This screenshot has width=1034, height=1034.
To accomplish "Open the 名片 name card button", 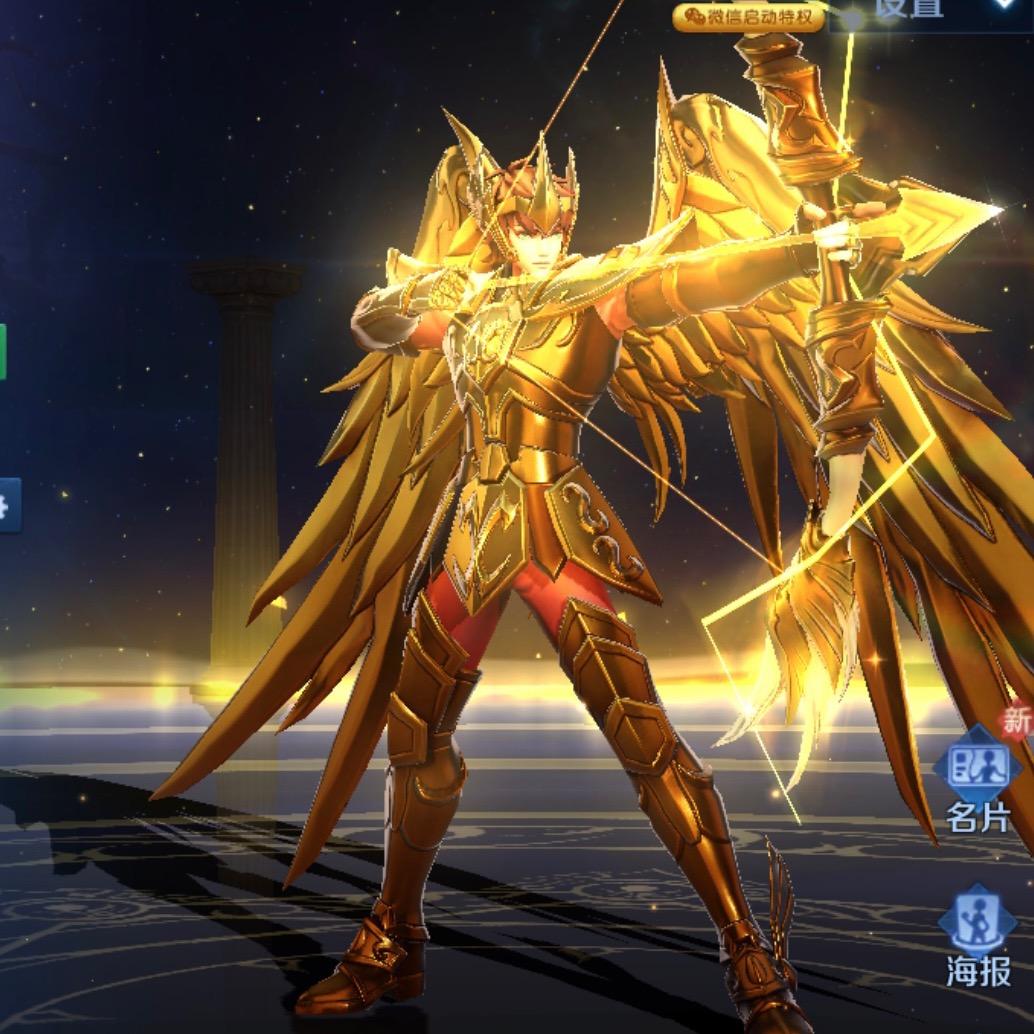I will (x=977, y=785).
